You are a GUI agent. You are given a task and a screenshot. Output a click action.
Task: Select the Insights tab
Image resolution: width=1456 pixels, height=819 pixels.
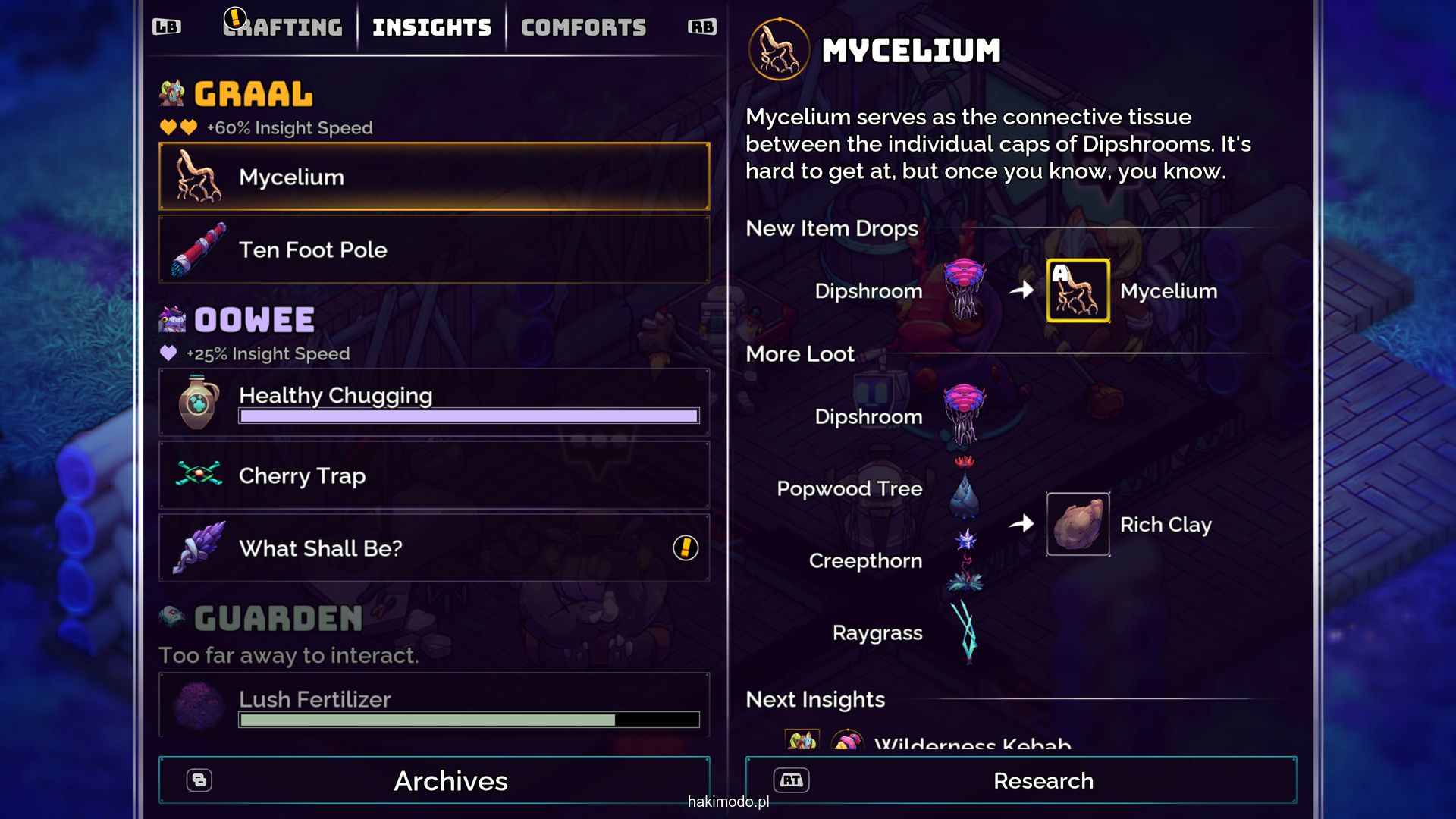[x=431, y=27]
